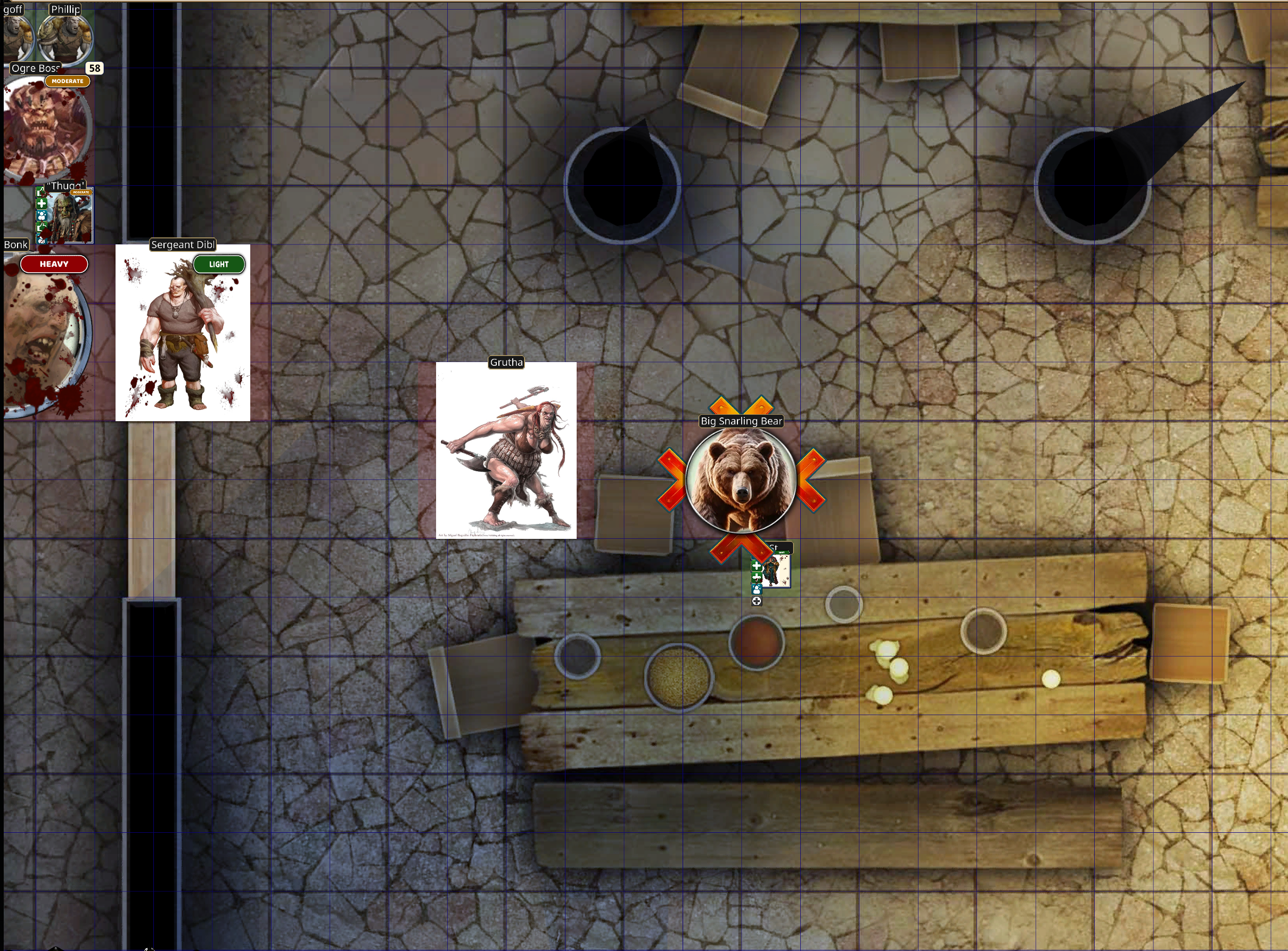Screen dimensions: 1288x951
Task: Toggle the MODERATE badge on Thugg's token
Action: (x=81, y=192)
